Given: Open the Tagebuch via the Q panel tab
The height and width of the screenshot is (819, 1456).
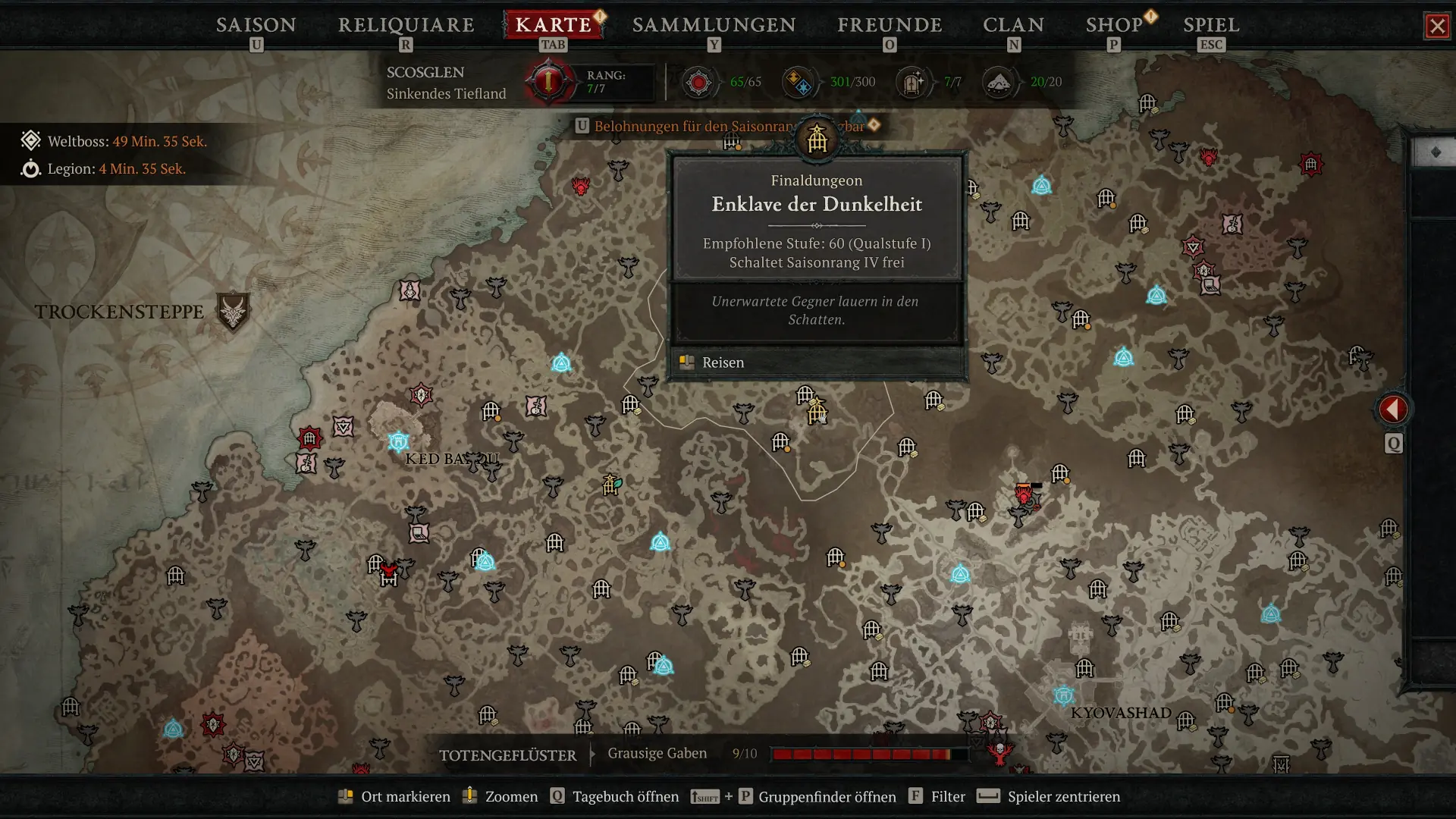Looking at the screenshot, I should (x=1393, y=444).
